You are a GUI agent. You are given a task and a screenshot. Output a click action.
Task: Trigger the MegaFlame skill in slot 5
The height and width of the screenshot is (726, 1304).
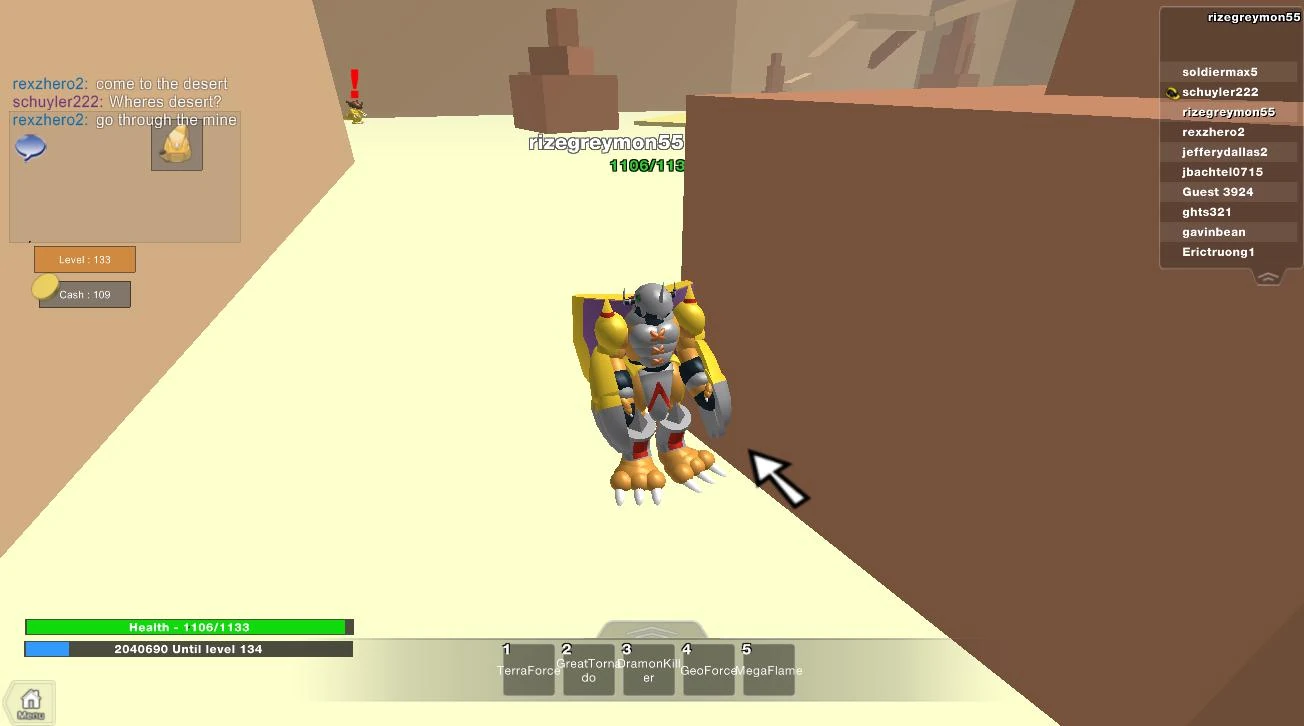coord(768,669)
